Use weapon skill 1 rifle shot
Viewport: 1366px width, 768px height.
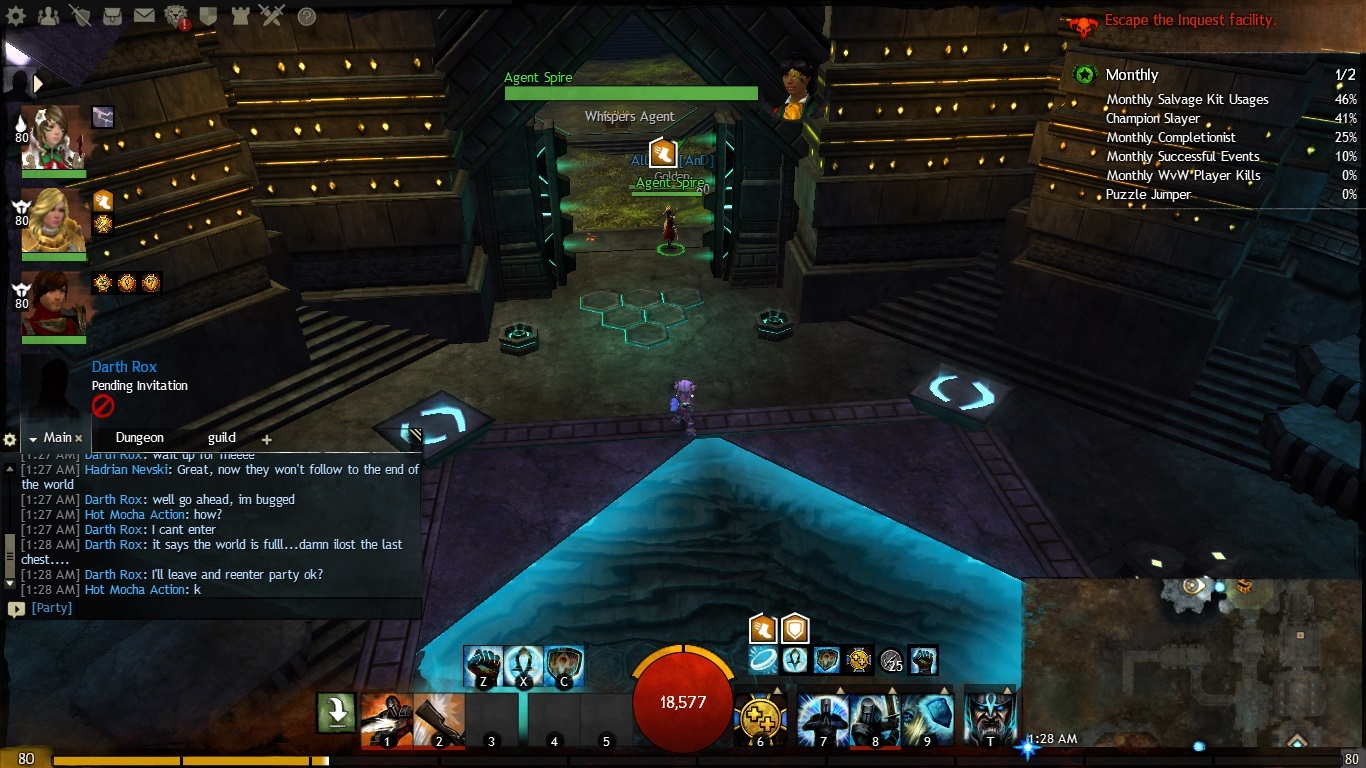point(386,719)
